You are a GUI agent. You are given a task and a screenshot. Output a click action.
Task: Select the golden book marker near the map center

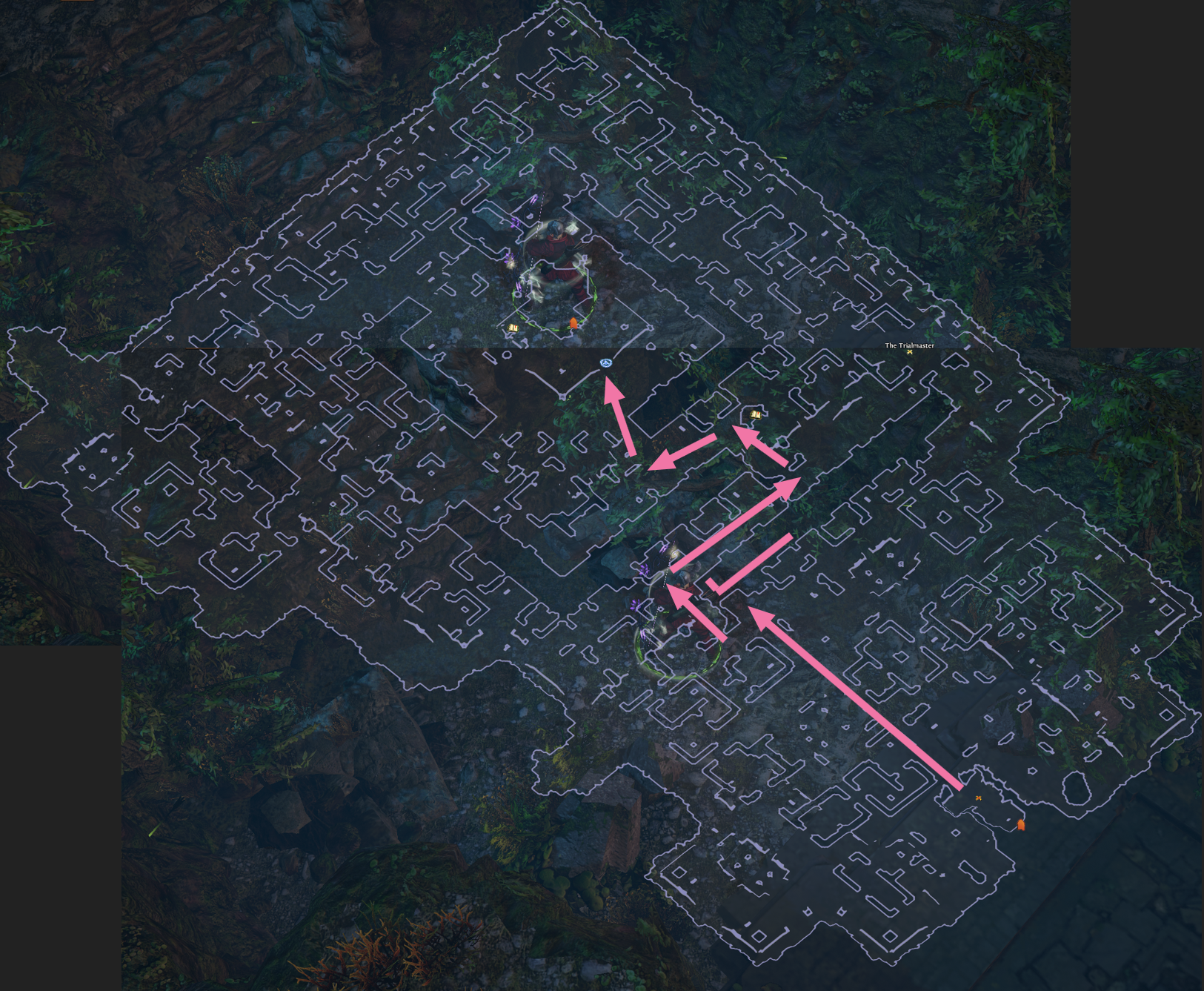tap(754, 414)
